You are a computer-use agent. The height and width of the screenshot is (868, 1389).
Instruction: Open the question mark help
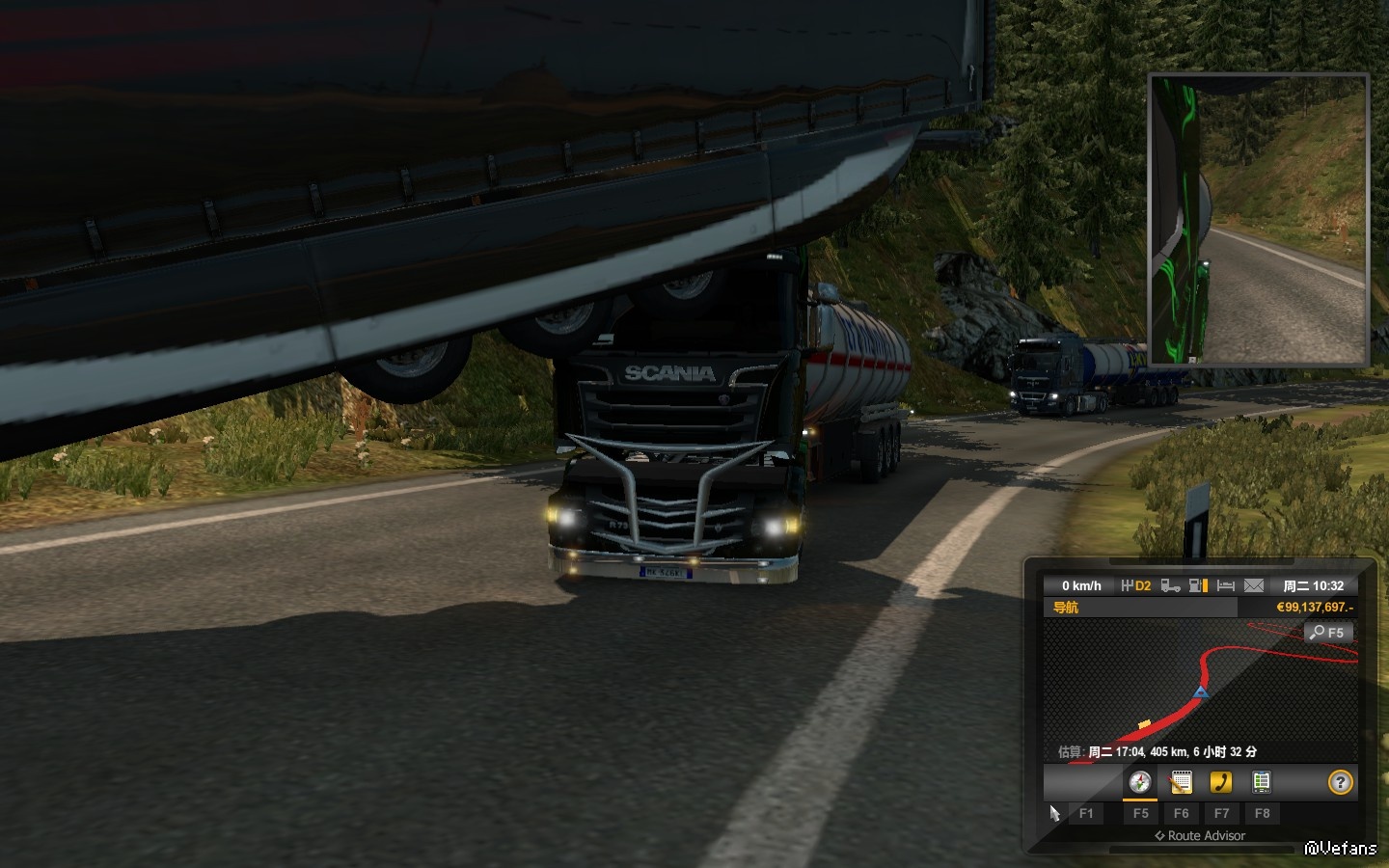1340,782
